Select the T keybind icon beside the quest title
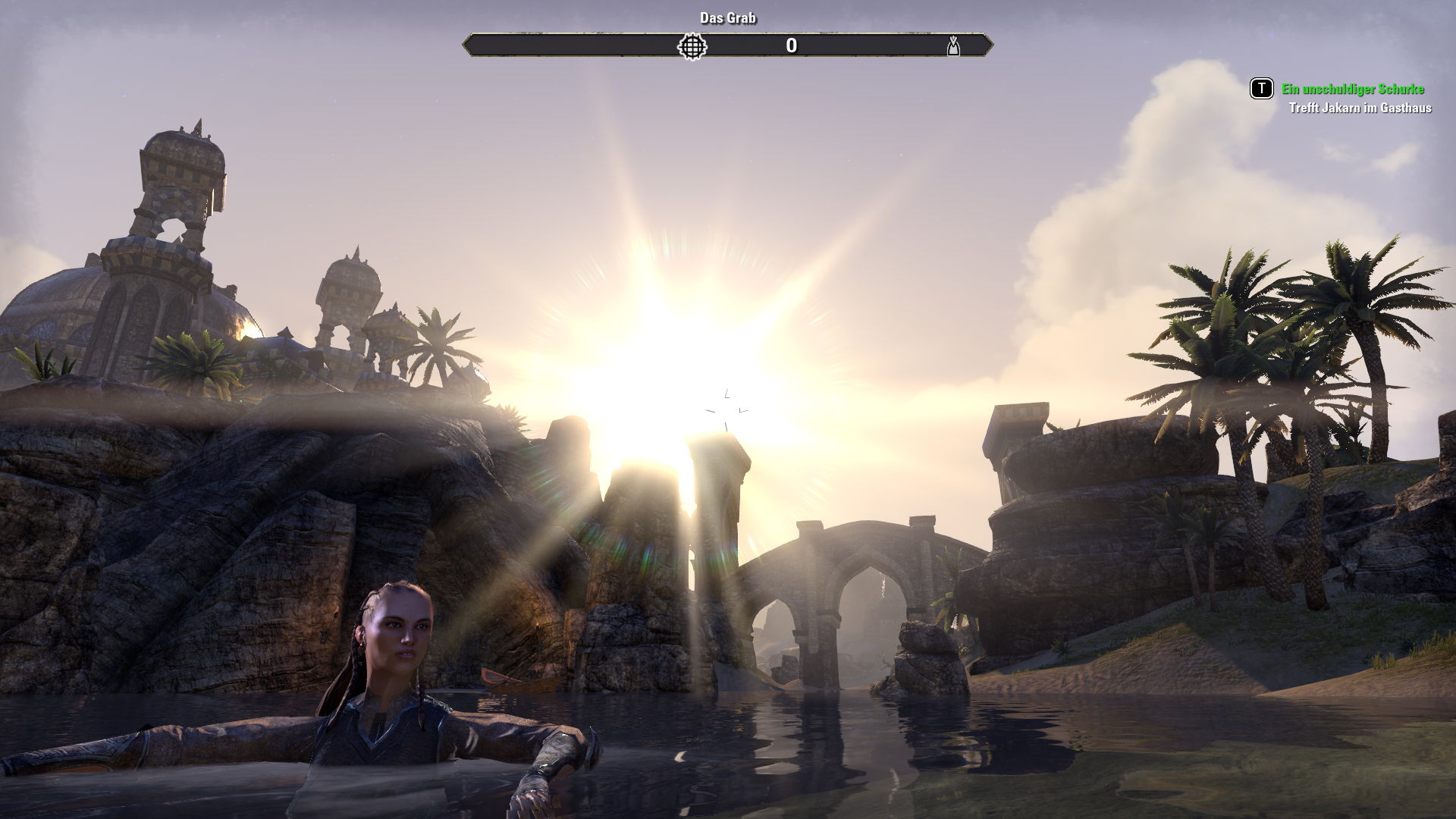The height and width of the screenshot is (819, 1456). click(x=1260, y=89)
